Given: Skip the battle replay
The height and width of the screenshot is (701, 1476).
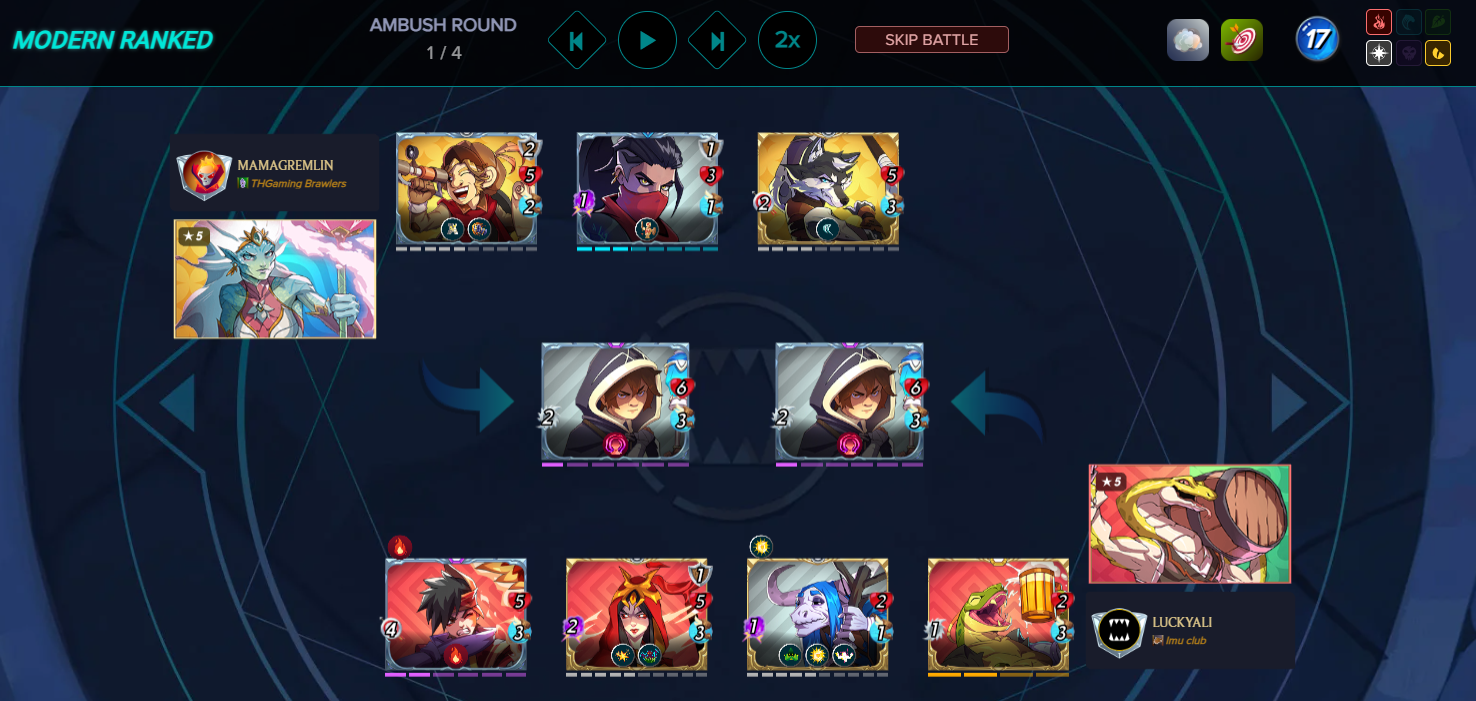Looking at the screenshot, I should (931, 40).
